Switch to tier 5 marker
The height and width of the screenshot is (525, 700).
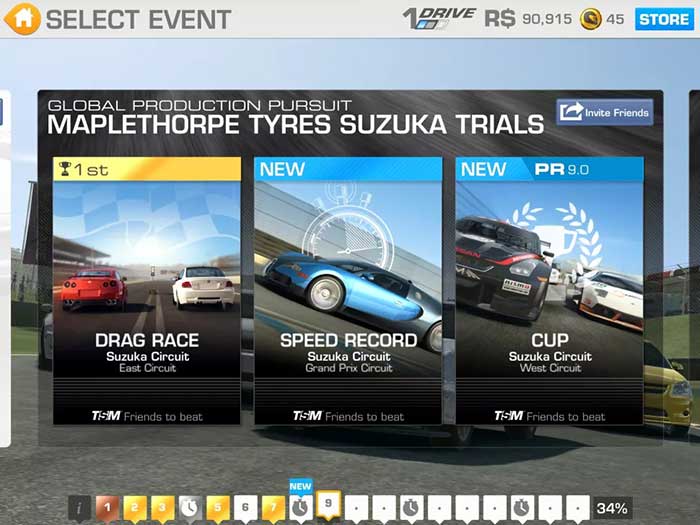tap(217, 508)
